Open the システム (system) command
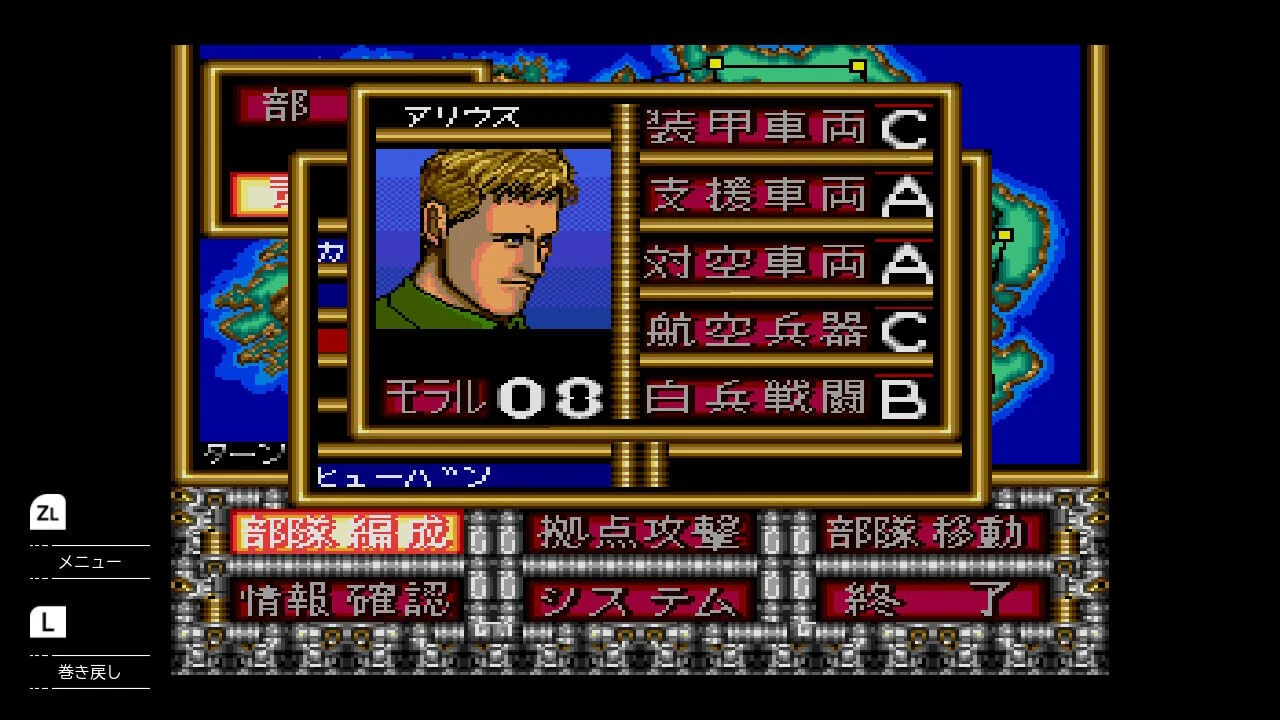Viewport: 1280px width, 720px height. [x=640, y=600]
